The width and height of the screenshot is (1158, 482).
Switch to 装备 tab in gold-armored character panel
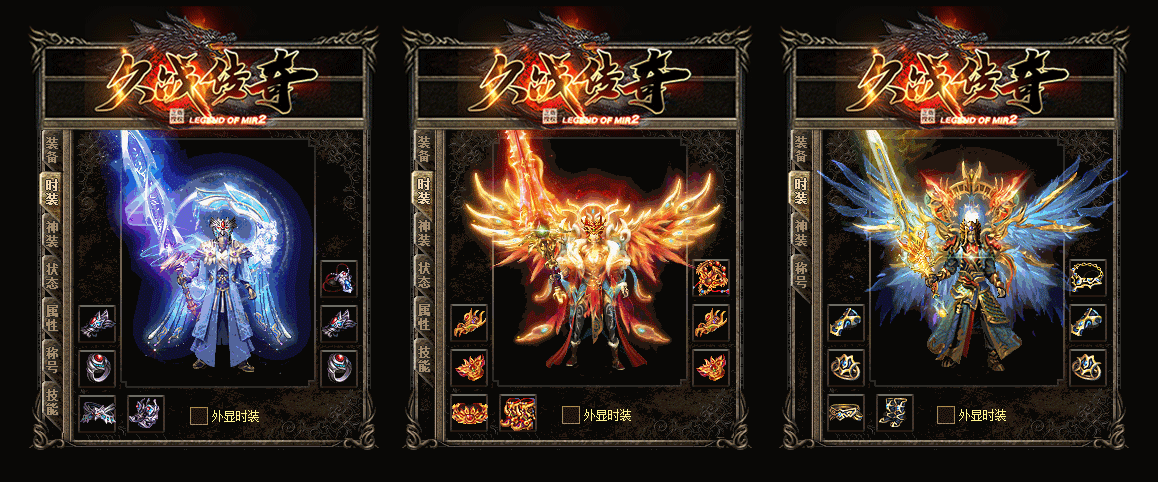pyautogui.click(x=801, y=148)
